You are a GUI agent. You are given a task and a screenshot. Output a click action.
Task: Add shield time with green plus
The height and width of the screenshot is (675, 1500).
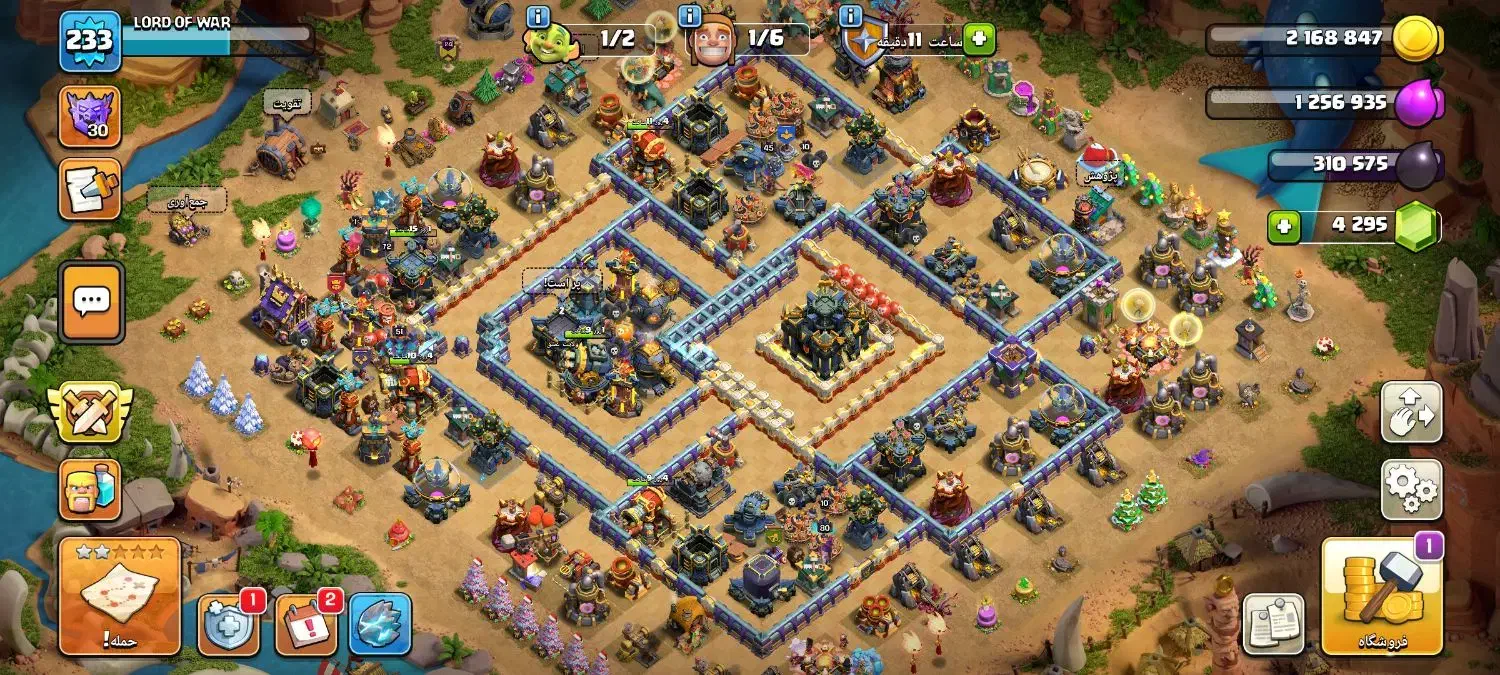tap(978, 39)
